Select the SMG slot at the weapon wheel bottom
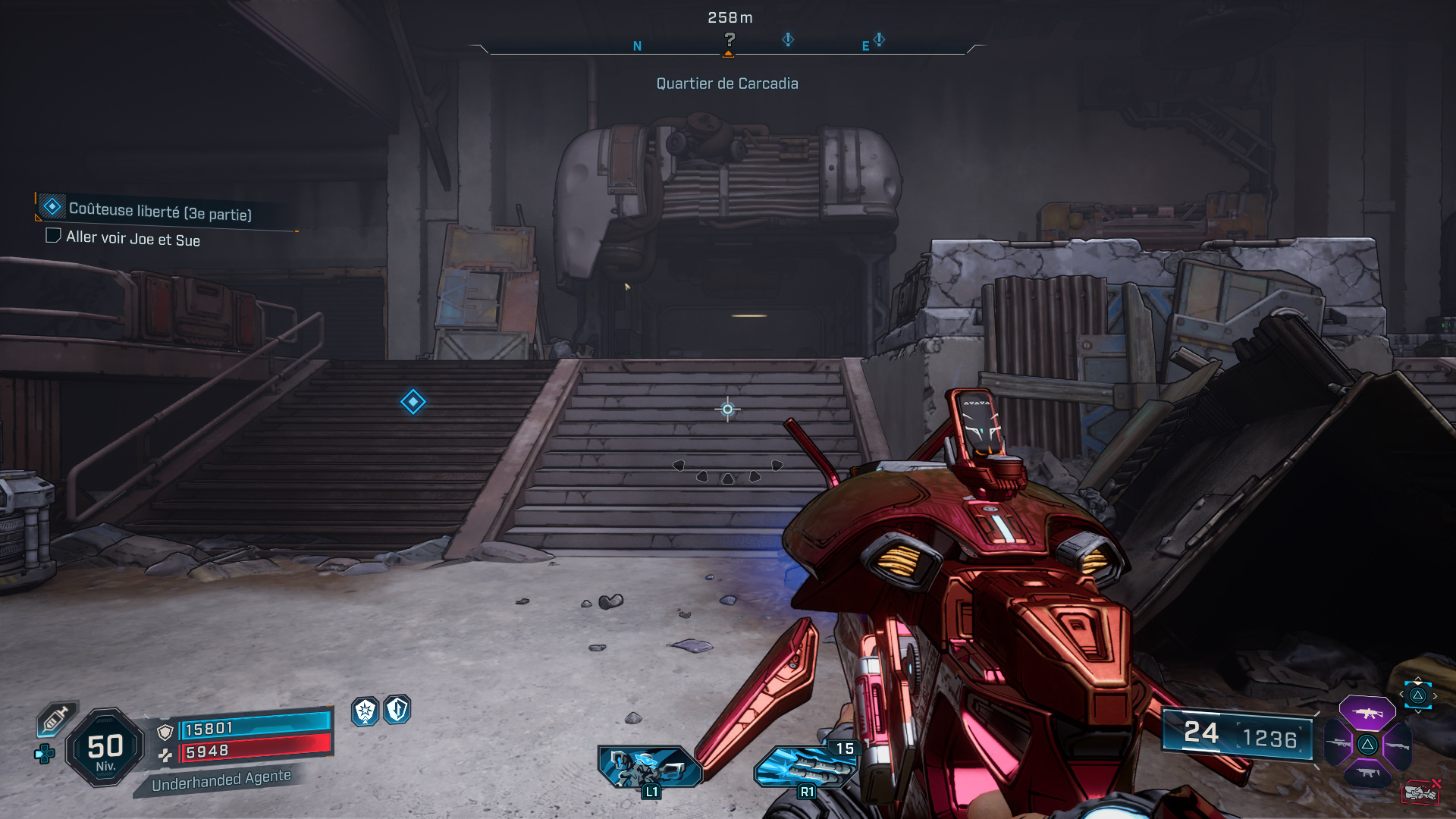The image size is (1456, 819). click(1368, 772)
